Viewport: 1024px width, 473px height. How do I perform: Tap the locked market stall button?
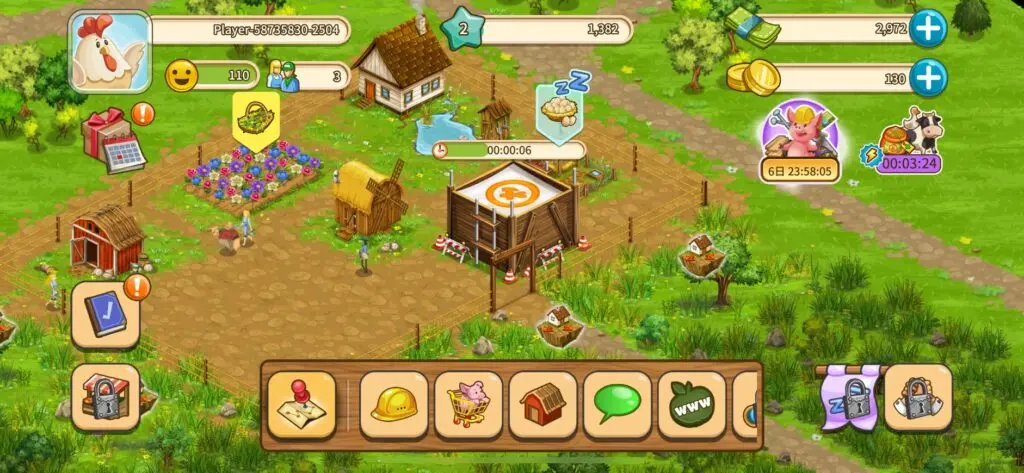[105, 397]
